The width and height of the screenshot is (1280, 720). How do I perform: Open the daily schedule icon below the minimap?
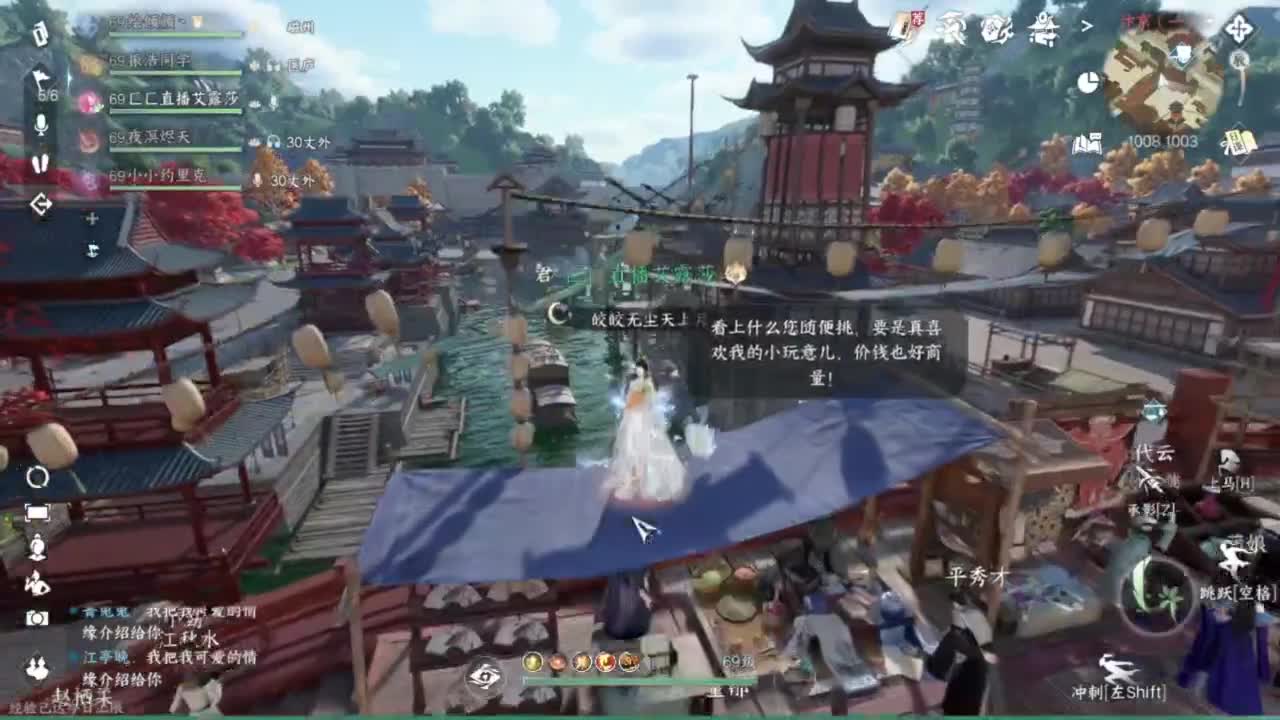point(1238,143)
